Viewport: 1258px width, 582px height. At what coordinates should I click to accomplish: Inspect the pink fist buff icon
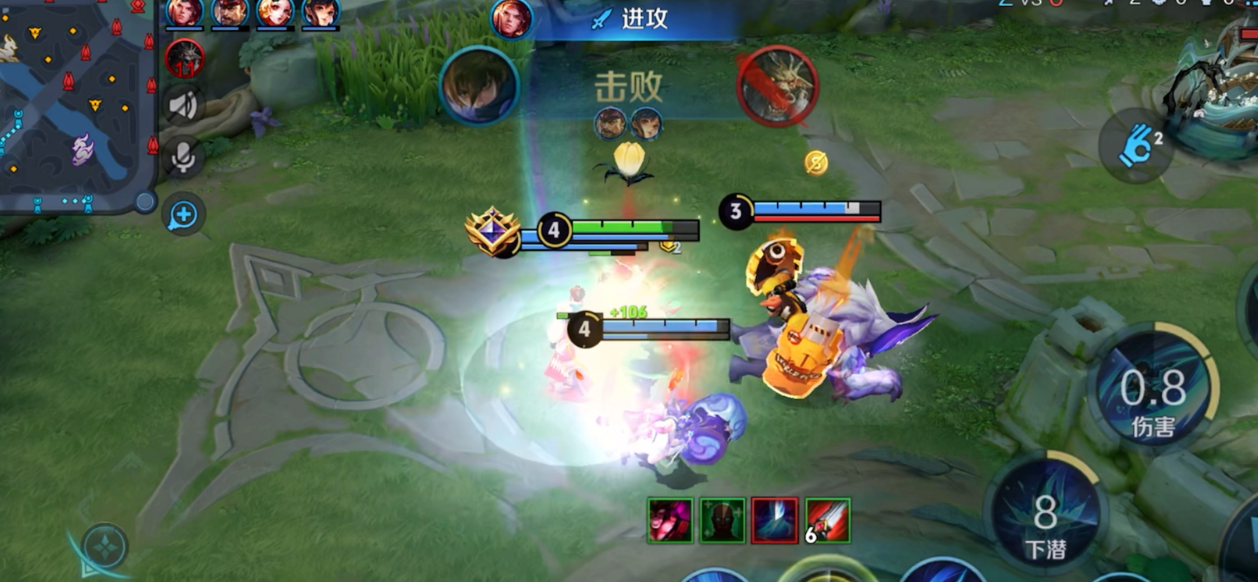[x=670, y=520]
